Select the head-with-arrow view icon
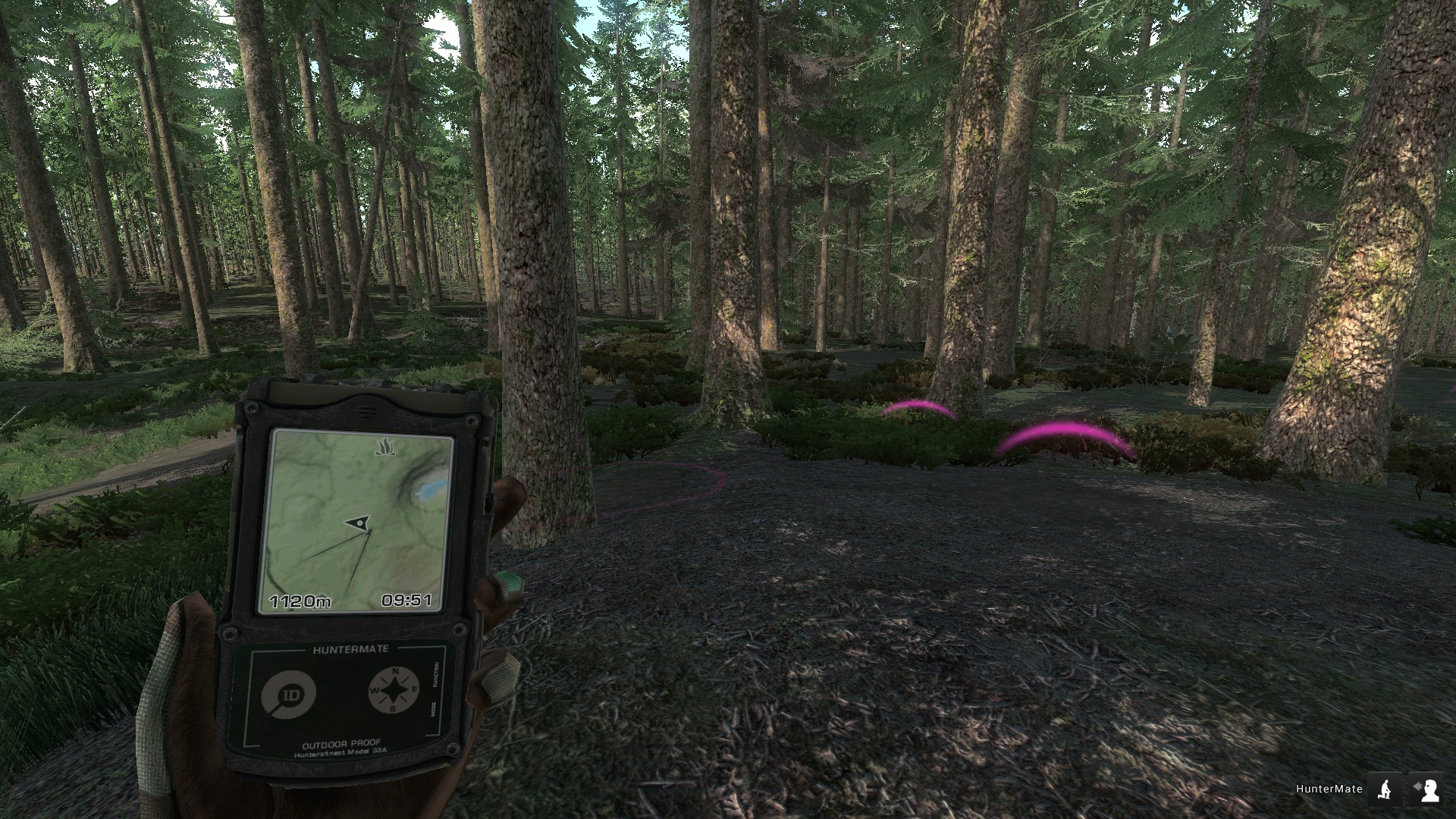Screen dimensions: 1456x819 (x=1426, y=789)
